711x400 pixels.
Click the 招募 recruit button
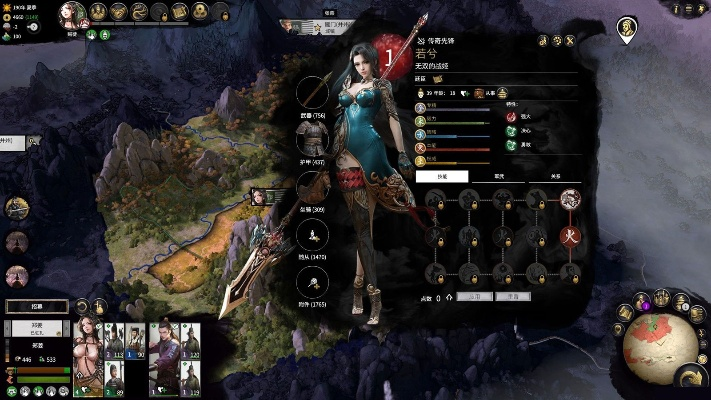37,306
